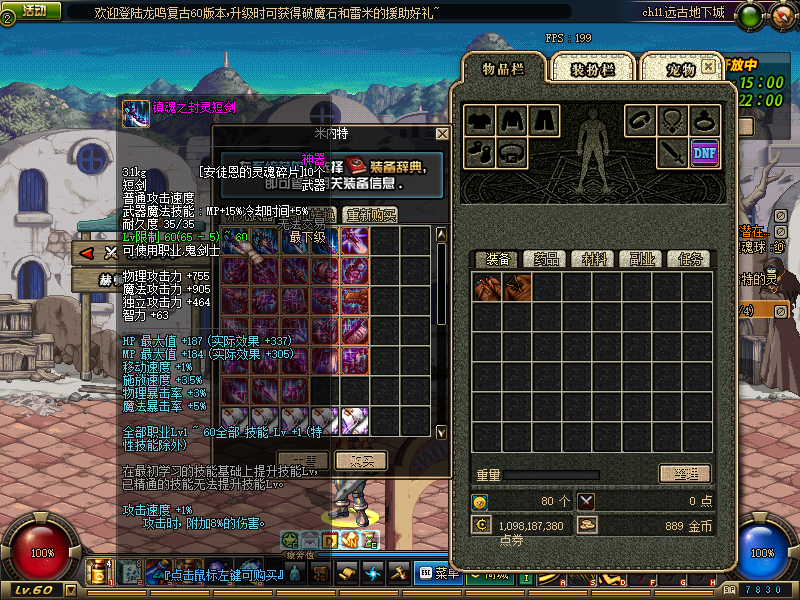800x600 pixels.
Task: Open the 菜单 menu button on bottom bar
Action: (x=437, y=574)
